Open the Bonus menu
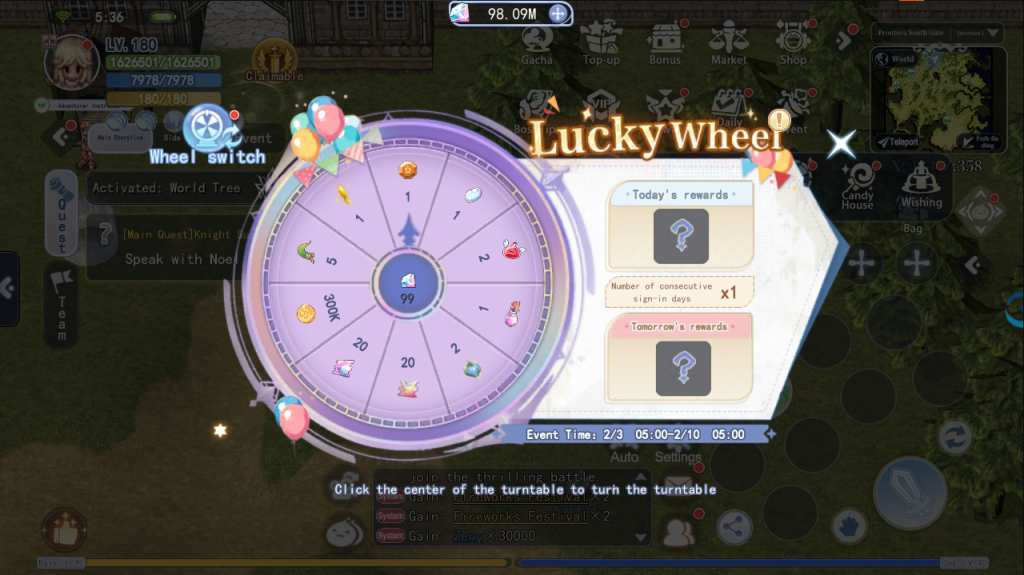 coord(664,44)
